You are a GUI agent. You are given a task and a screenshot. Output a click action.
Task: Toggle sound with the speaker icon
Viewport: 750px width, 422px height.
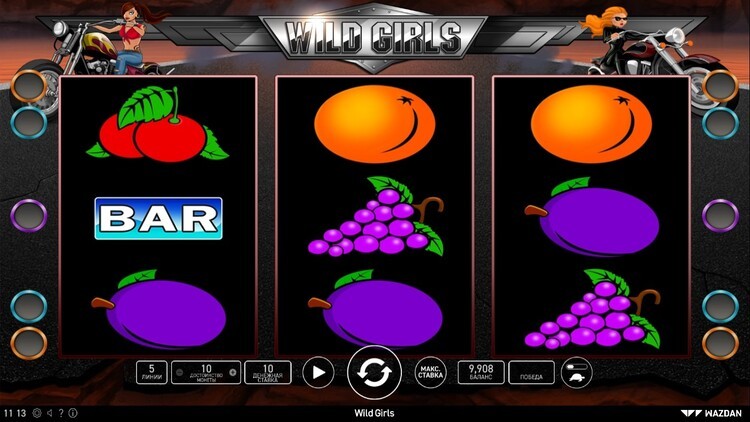49,412
